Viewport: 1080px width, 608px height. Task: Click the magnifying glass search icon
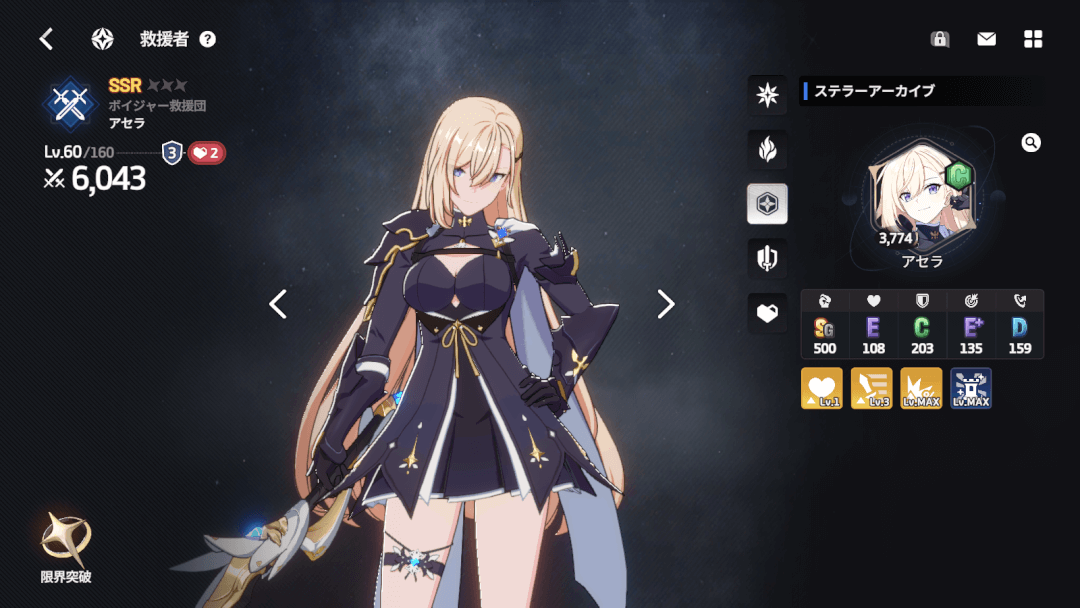pos(1031,143)
